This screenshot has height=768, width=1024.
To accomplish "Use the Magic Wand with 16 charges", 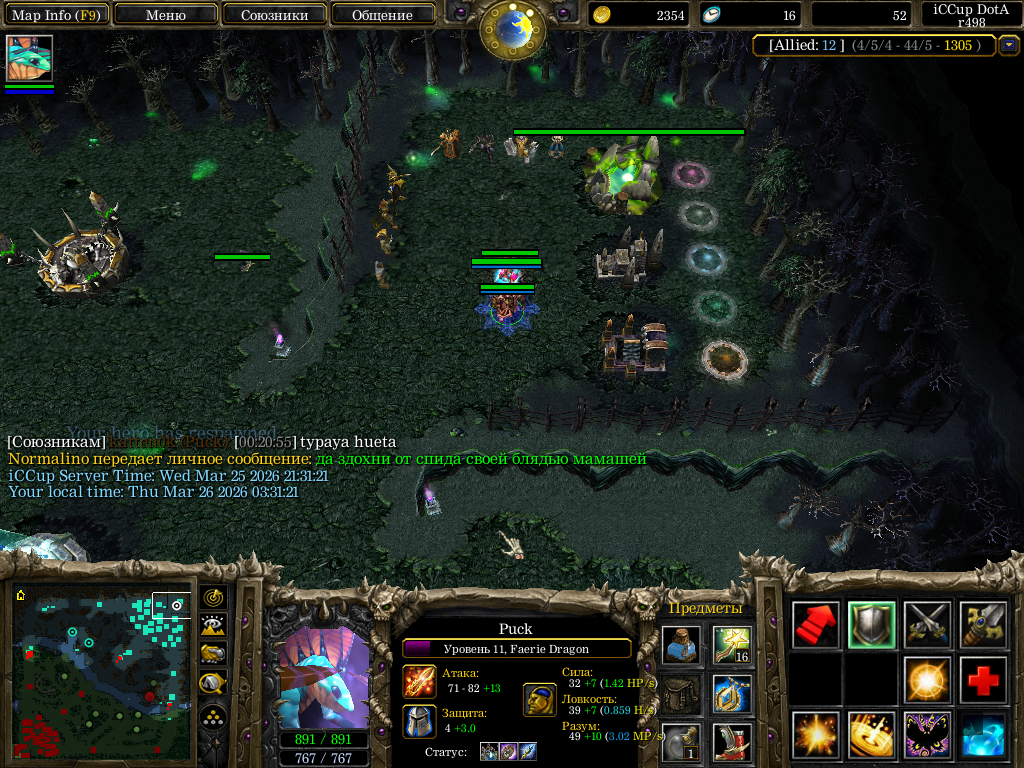I will 732,645.
